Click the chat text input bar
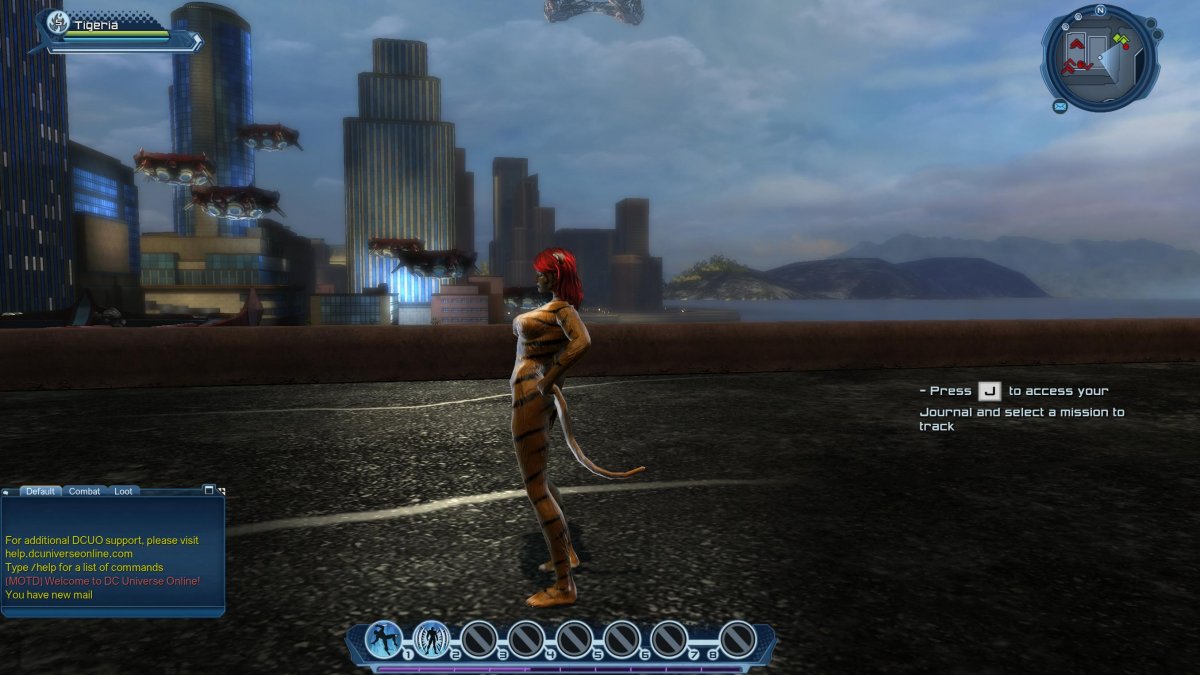The height and width of the screenshot is (675, 1200). [x=112, y=609]
